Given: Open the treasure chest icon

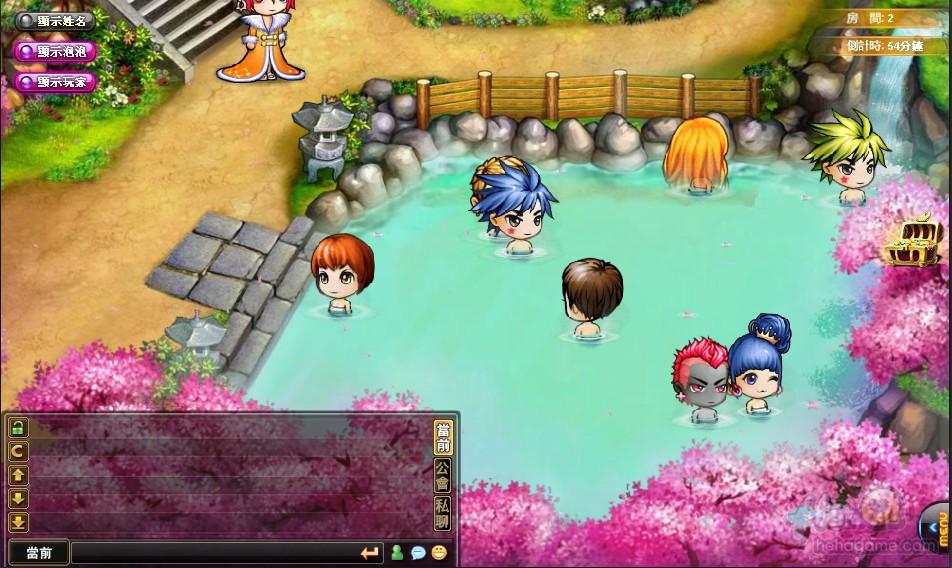Looking at the screenshot, I should coord(912,242).
